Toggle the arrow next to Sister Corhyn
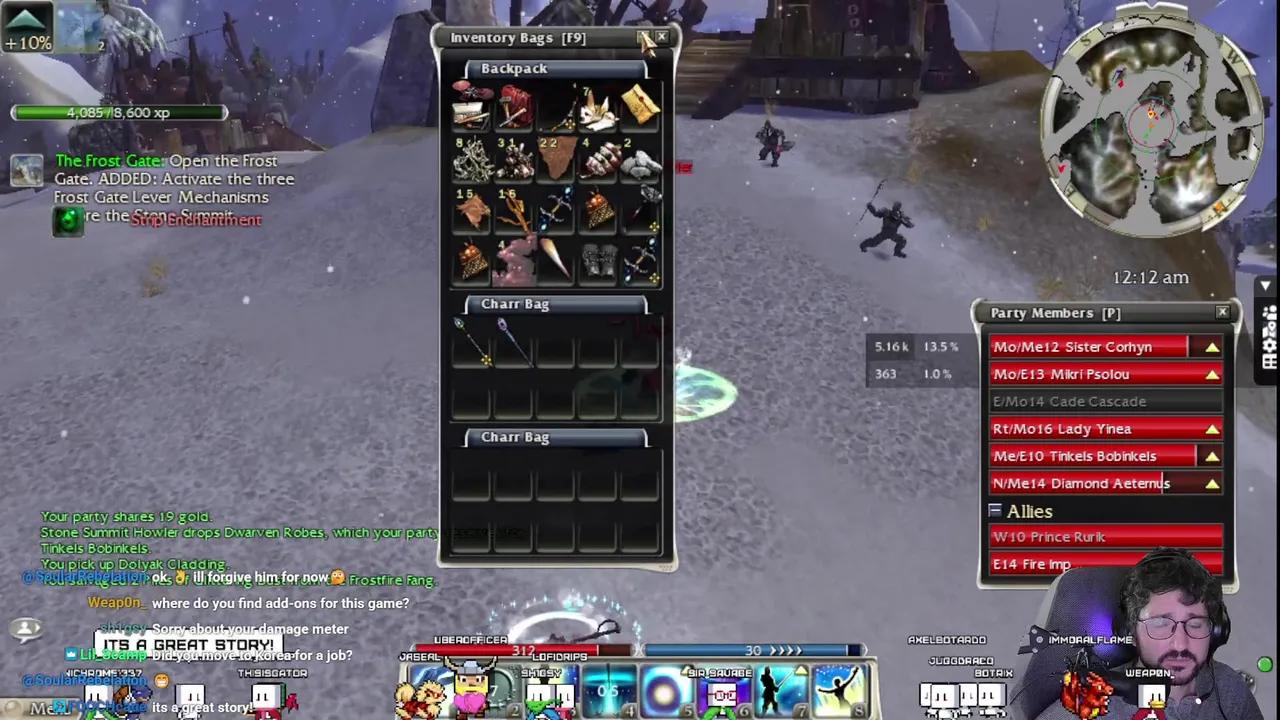Image resolution: width=1280 pixels, height=720 pixels. tap(1211, 347)
